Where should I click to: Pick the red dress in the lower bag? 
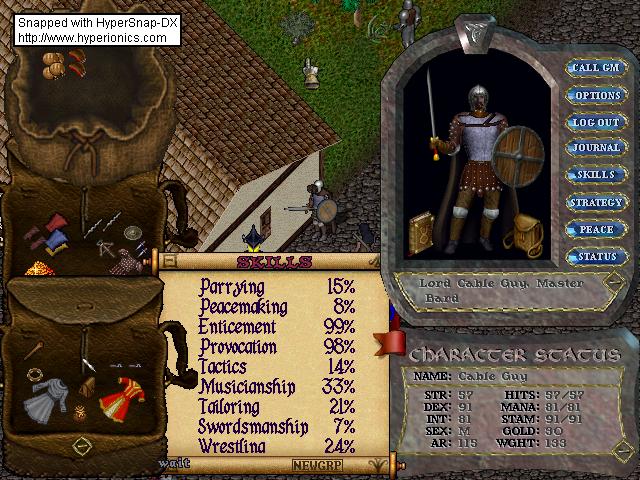121,395
